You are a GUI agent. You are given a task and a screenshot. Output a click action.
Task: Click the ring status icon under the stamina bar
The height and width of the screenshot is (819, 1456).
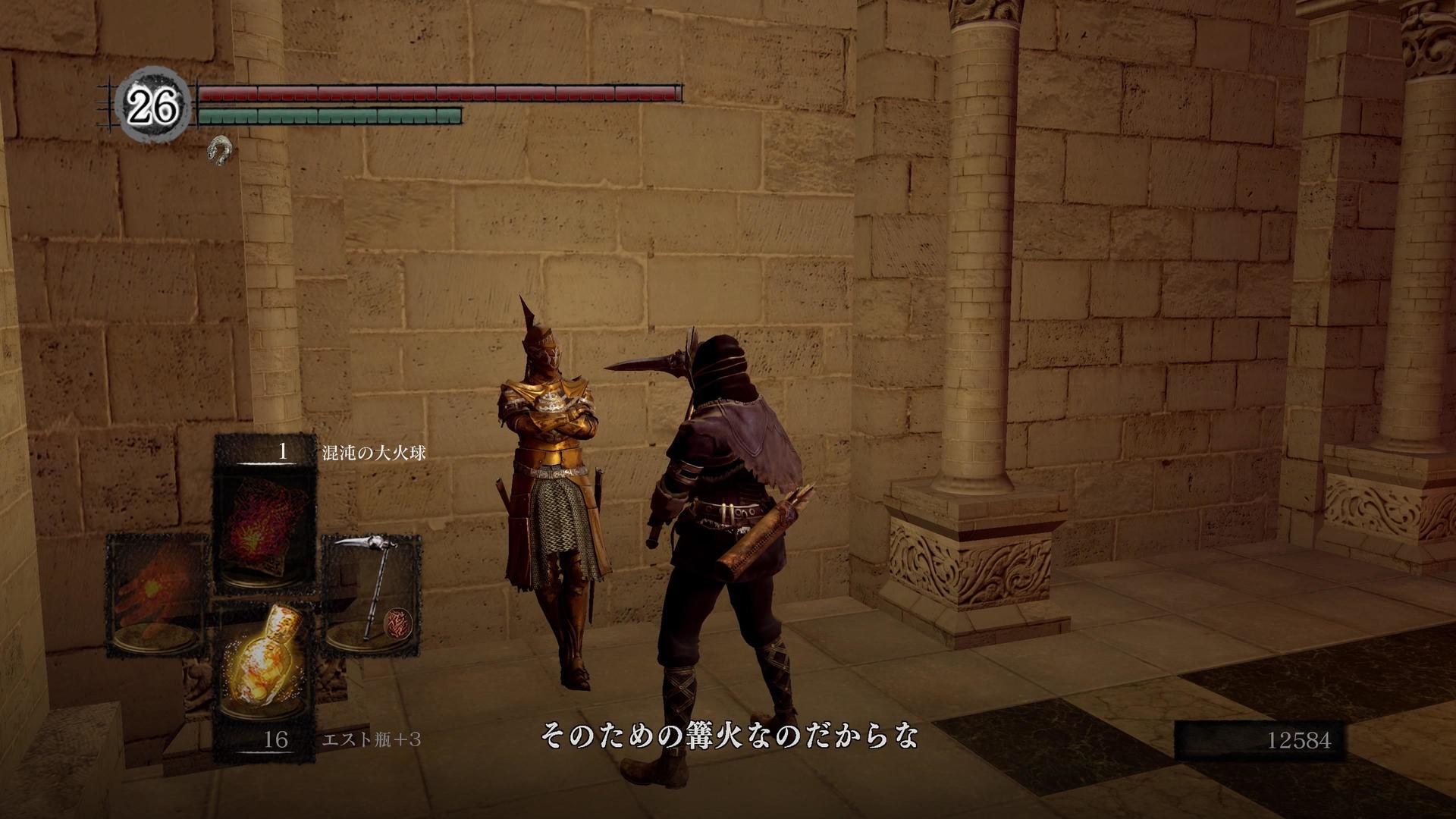tap(219, 149)
